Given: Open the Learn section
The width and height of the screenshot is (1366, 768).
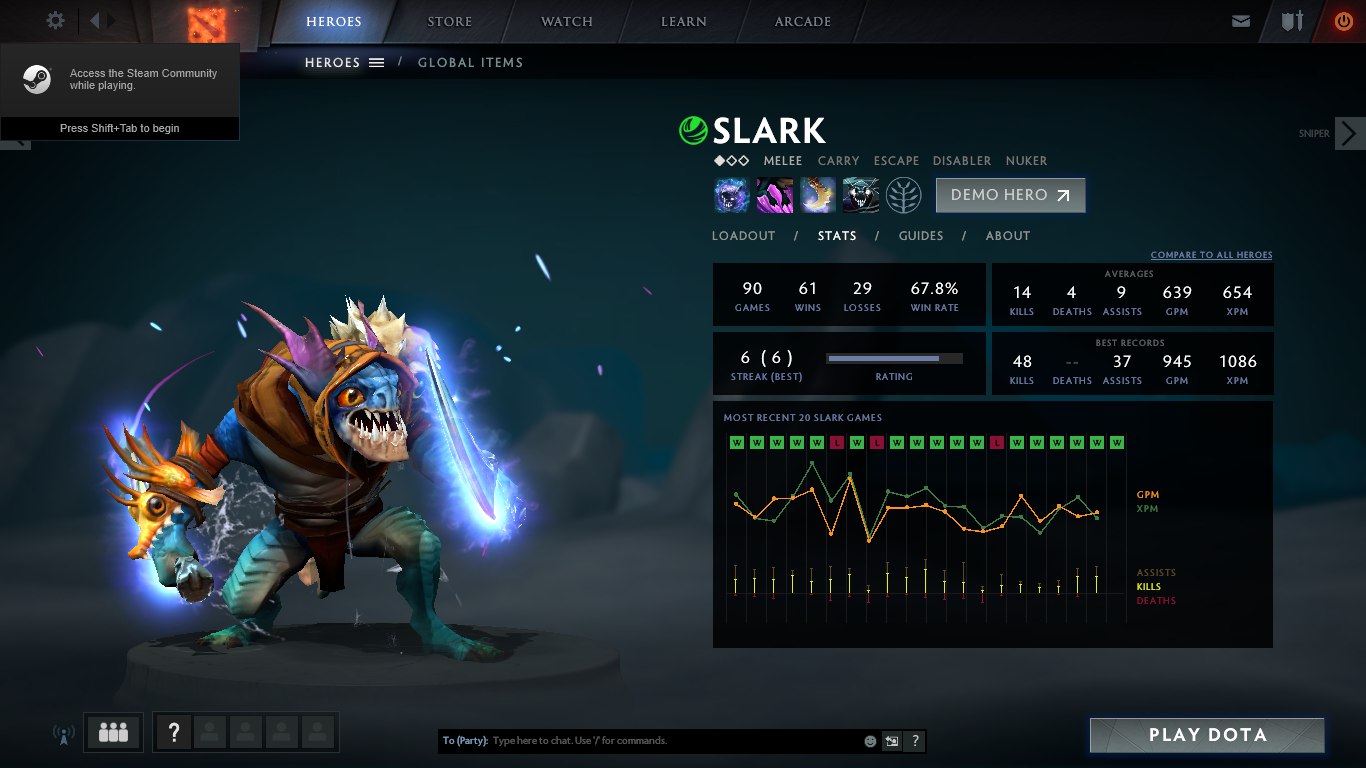Looking at the screenshot, I should click(684, 21).
